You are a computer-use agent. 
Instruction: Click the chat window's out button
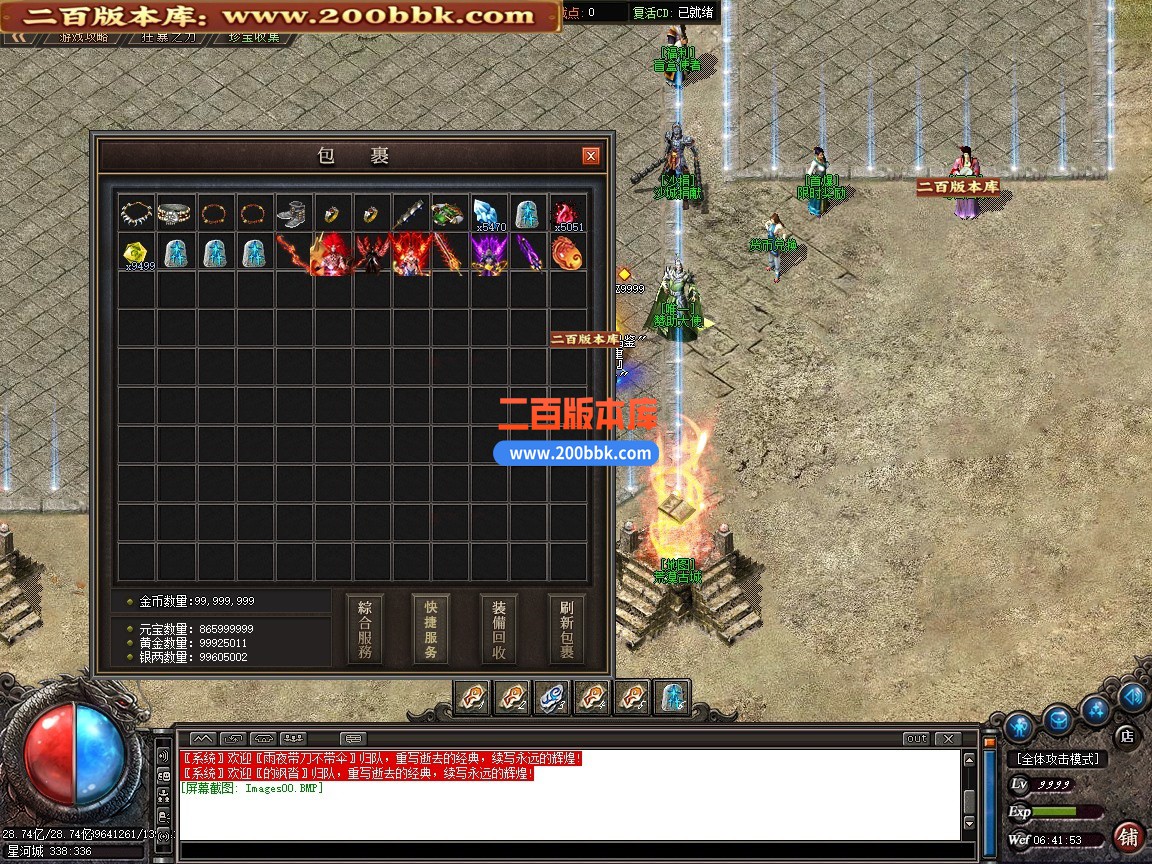[x=916, y=739]
